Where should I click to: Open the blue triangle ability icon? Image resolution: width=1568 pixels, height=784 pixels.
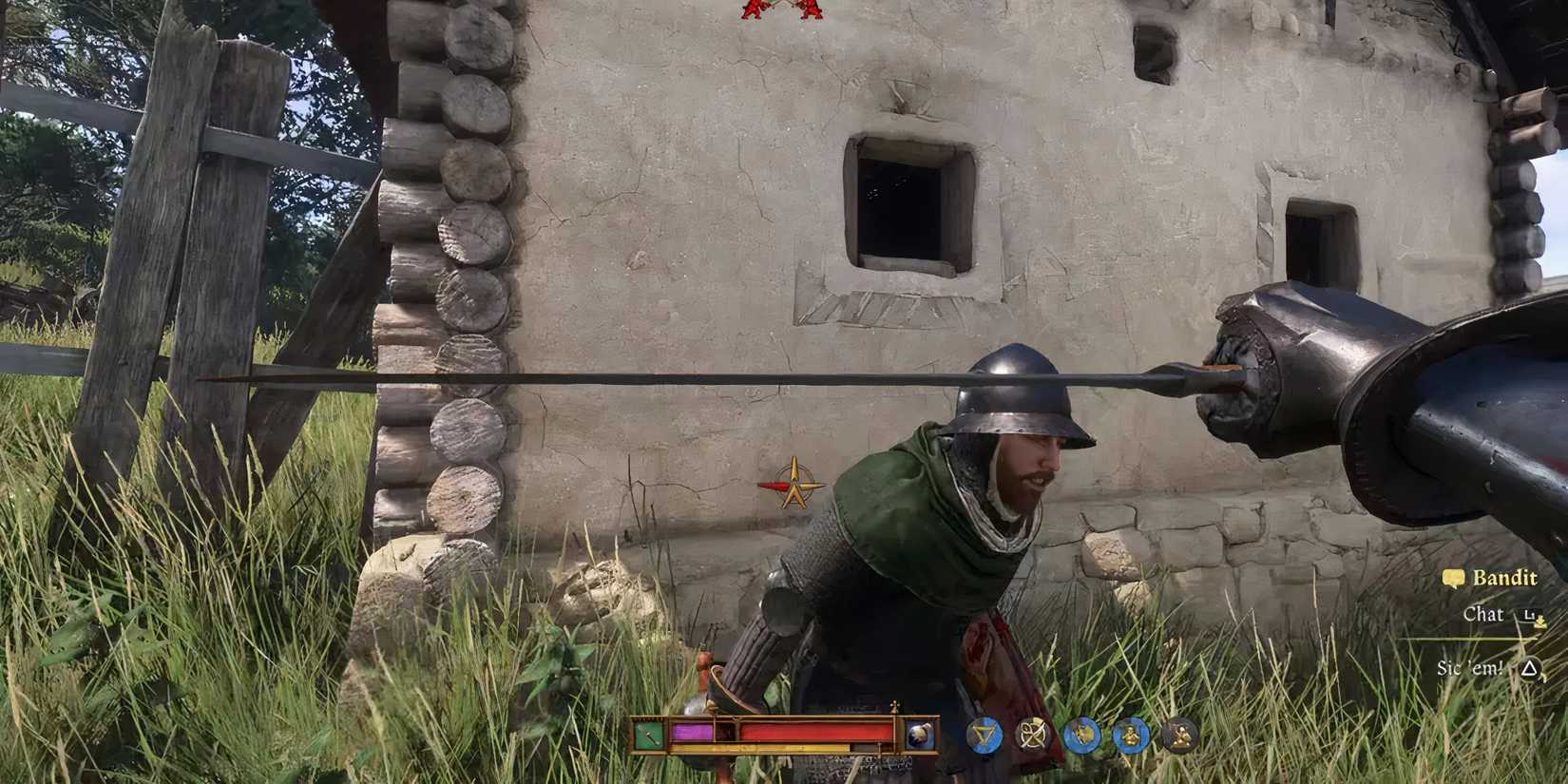[985, 736]
